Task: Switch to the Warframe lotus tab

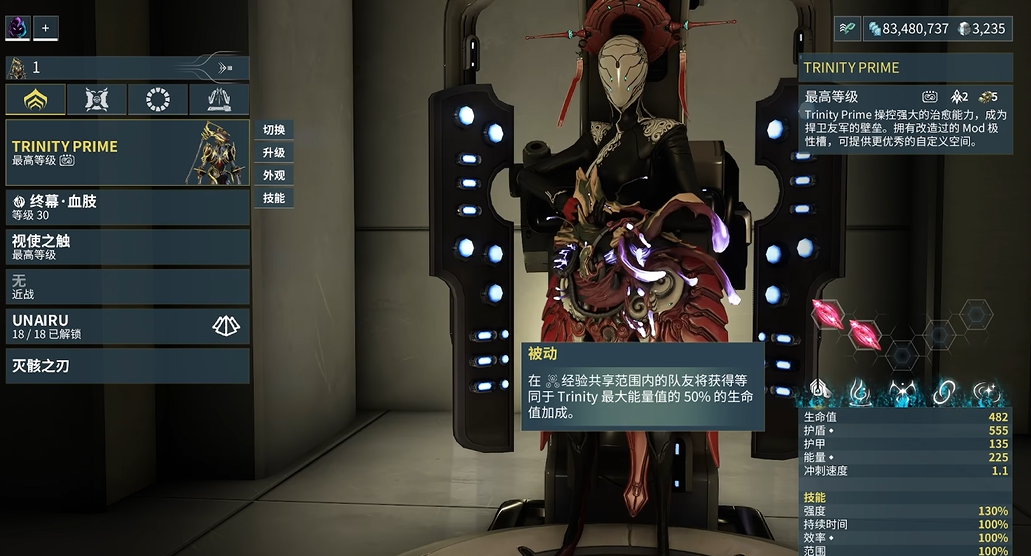Action: [x=36, y=100]
